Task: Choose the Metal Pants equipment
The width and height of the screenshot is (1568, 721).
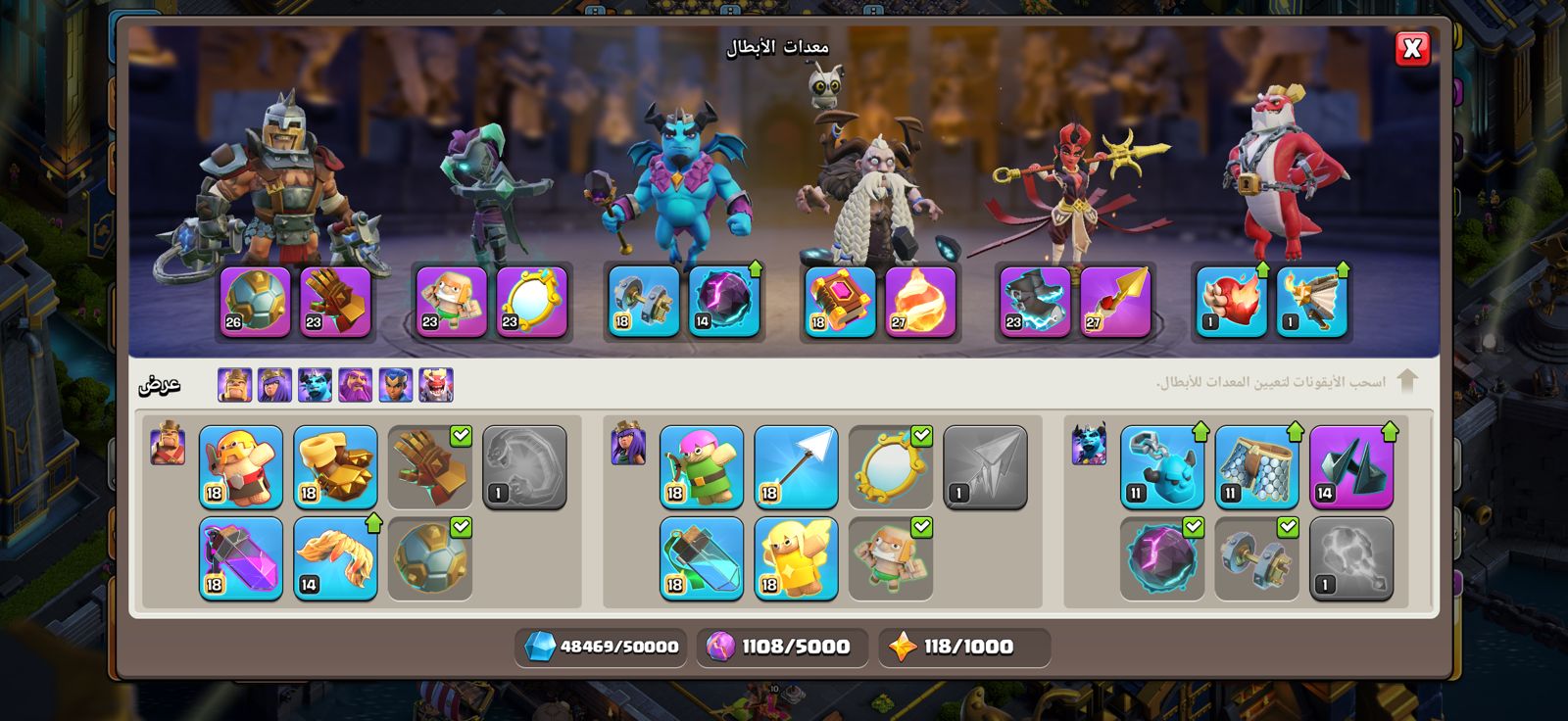Action: [x=1256, y=467]
